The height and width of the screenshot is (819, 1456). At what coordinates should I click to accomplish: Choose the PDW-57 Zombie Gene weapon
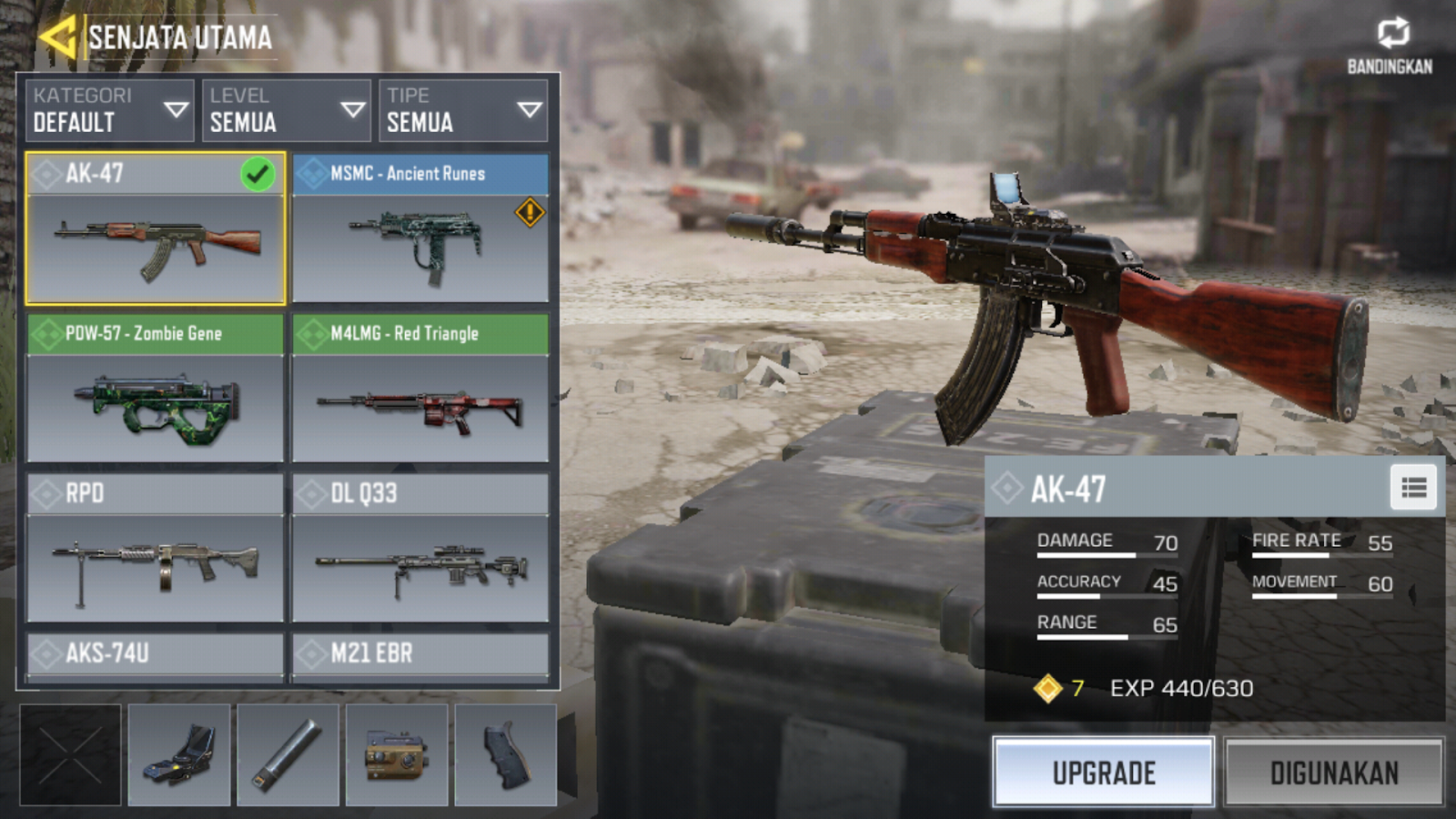click(x=156, y=389)
